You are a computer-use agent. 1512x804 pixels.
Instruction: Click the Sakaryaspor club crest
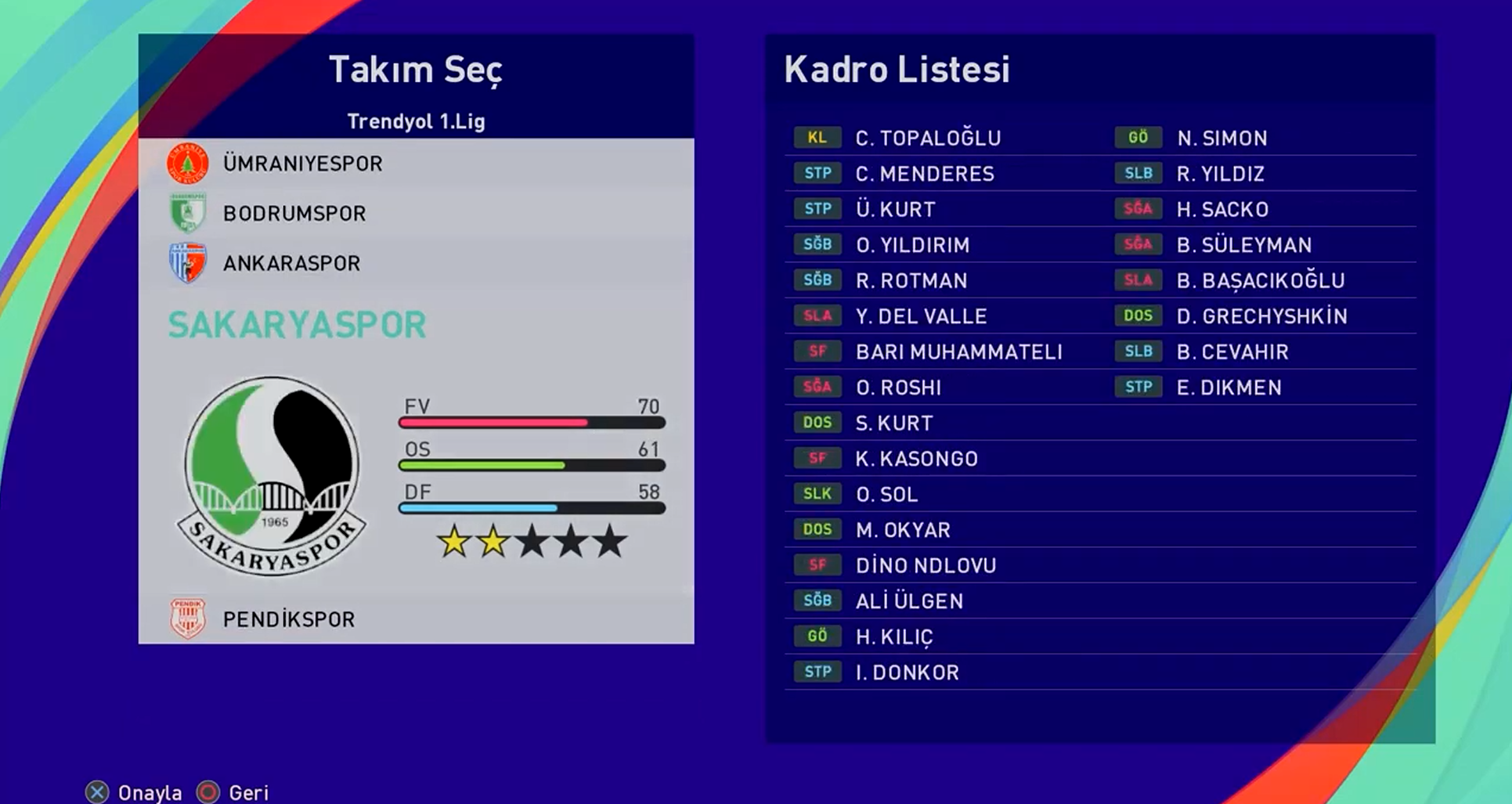(272, 476)
